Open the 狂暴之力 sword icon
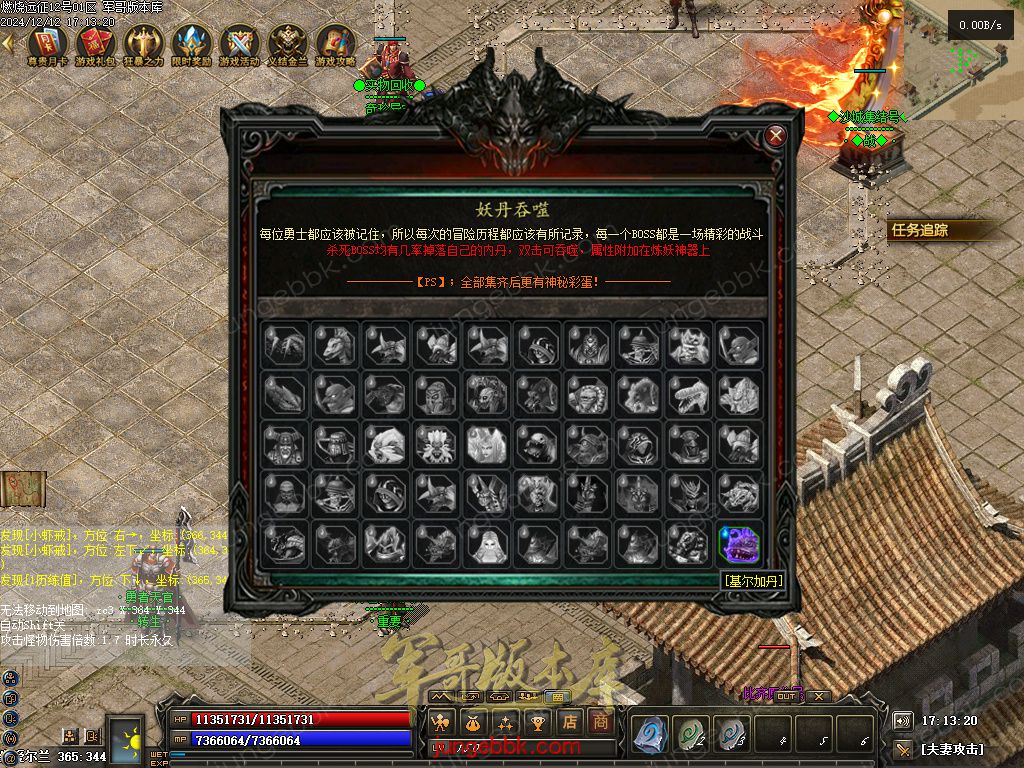1024x768 pixels. (142, 43)
